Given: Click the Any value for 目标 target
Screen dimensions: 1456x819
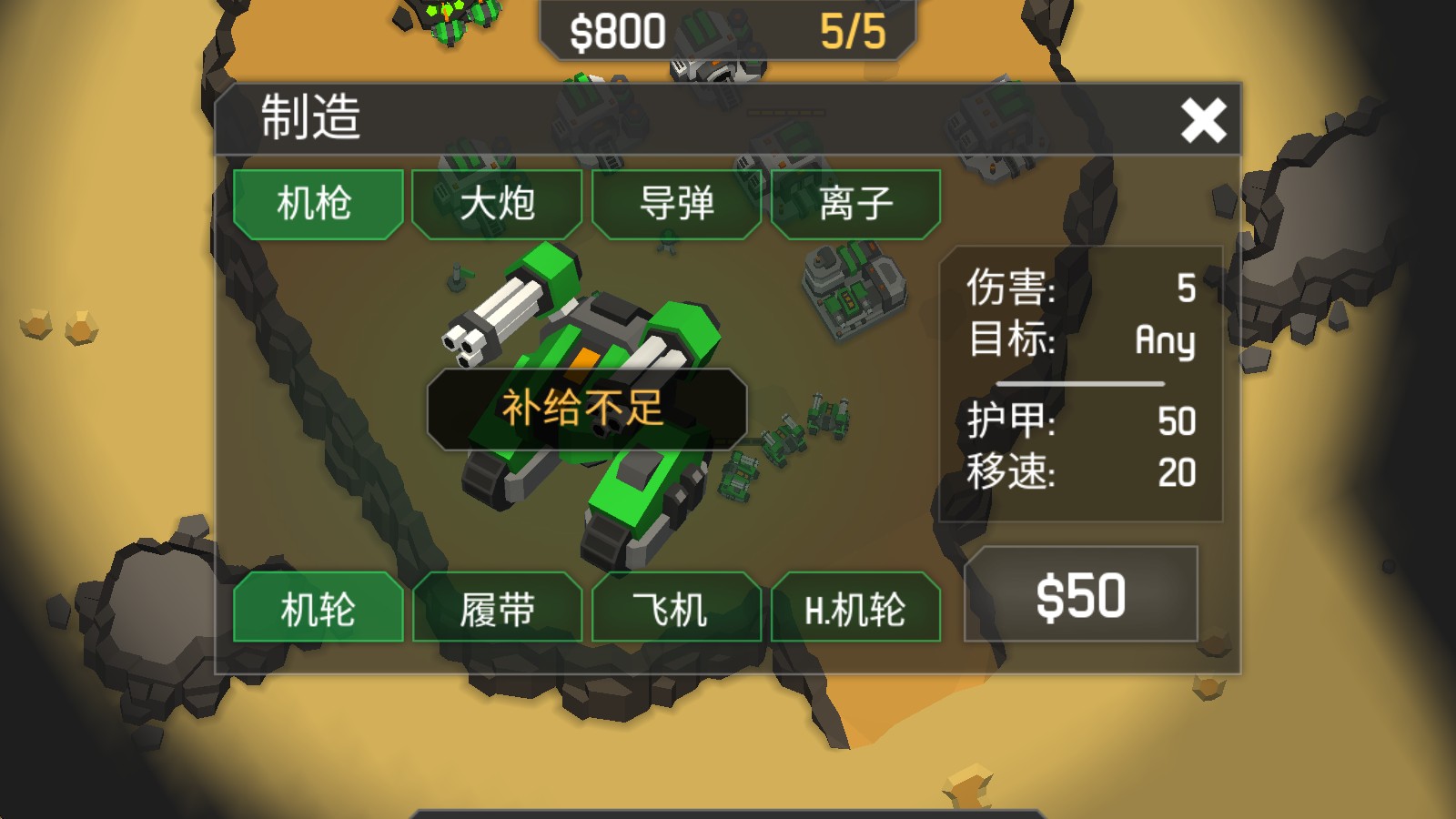Looking at the screenshot, I should pos(1166,341).
